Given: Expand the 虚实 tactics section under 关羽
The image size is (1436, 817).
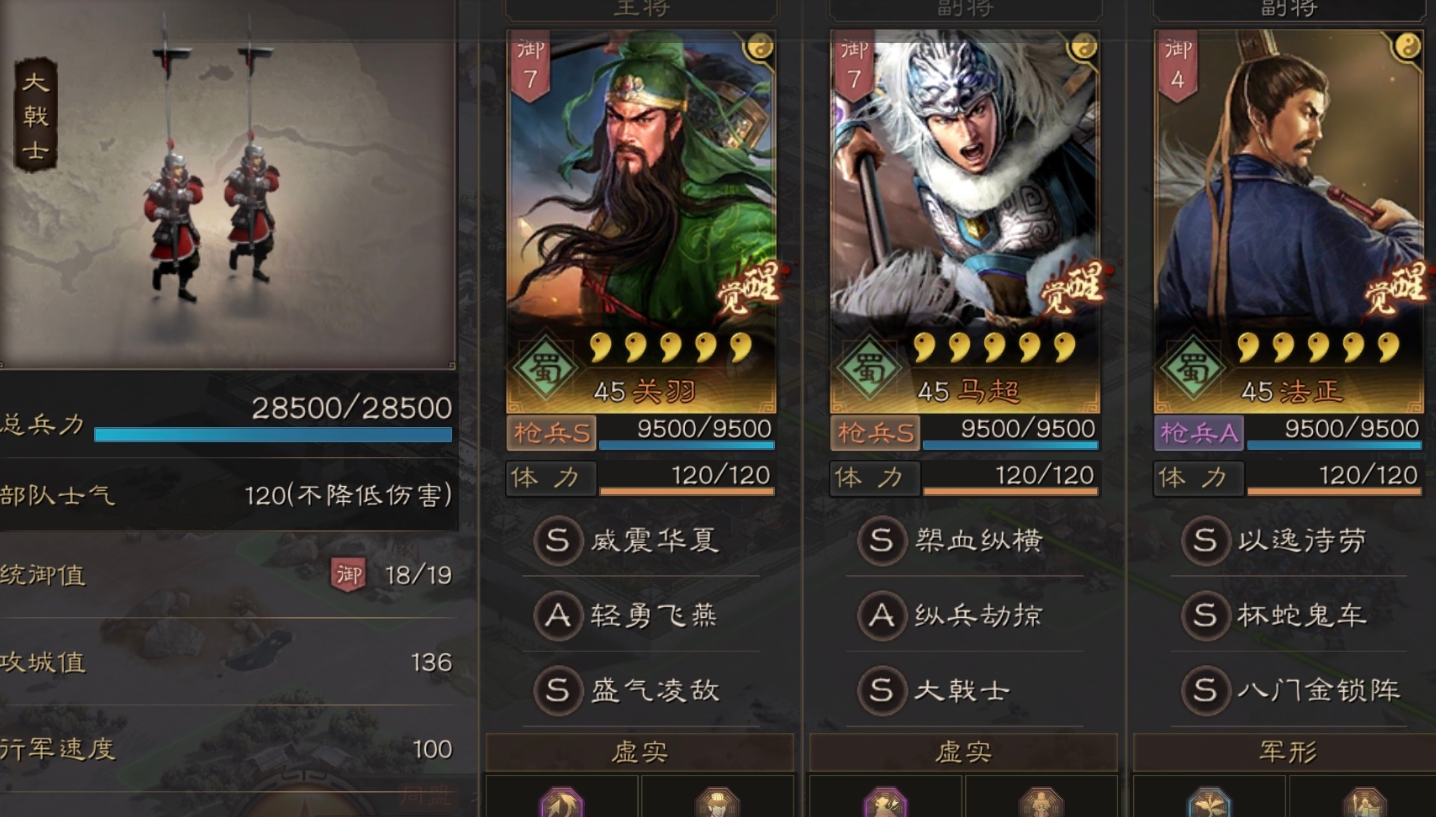Looking at the screenshot, I should click(x=641, y=752).
